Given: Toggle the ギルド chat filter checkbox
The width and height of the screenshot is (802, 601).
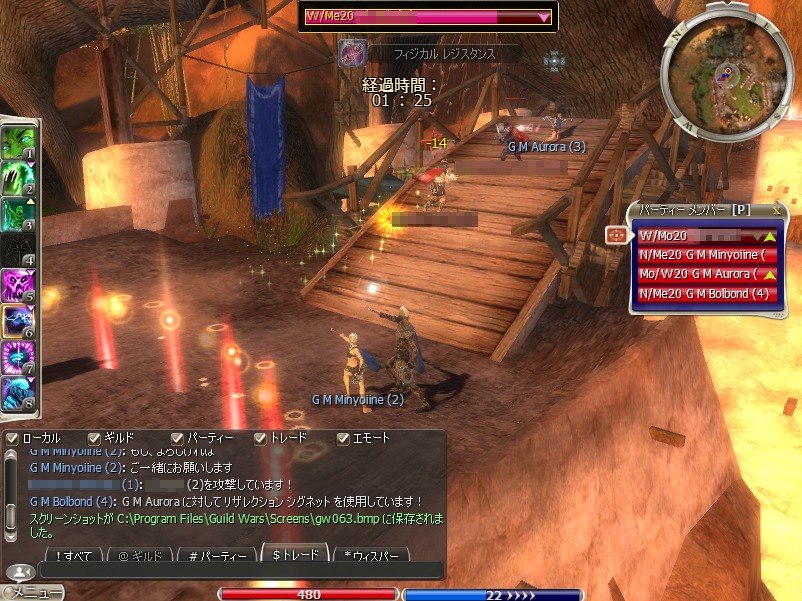Looking at the screenshot, I should [x=94, y=438].
